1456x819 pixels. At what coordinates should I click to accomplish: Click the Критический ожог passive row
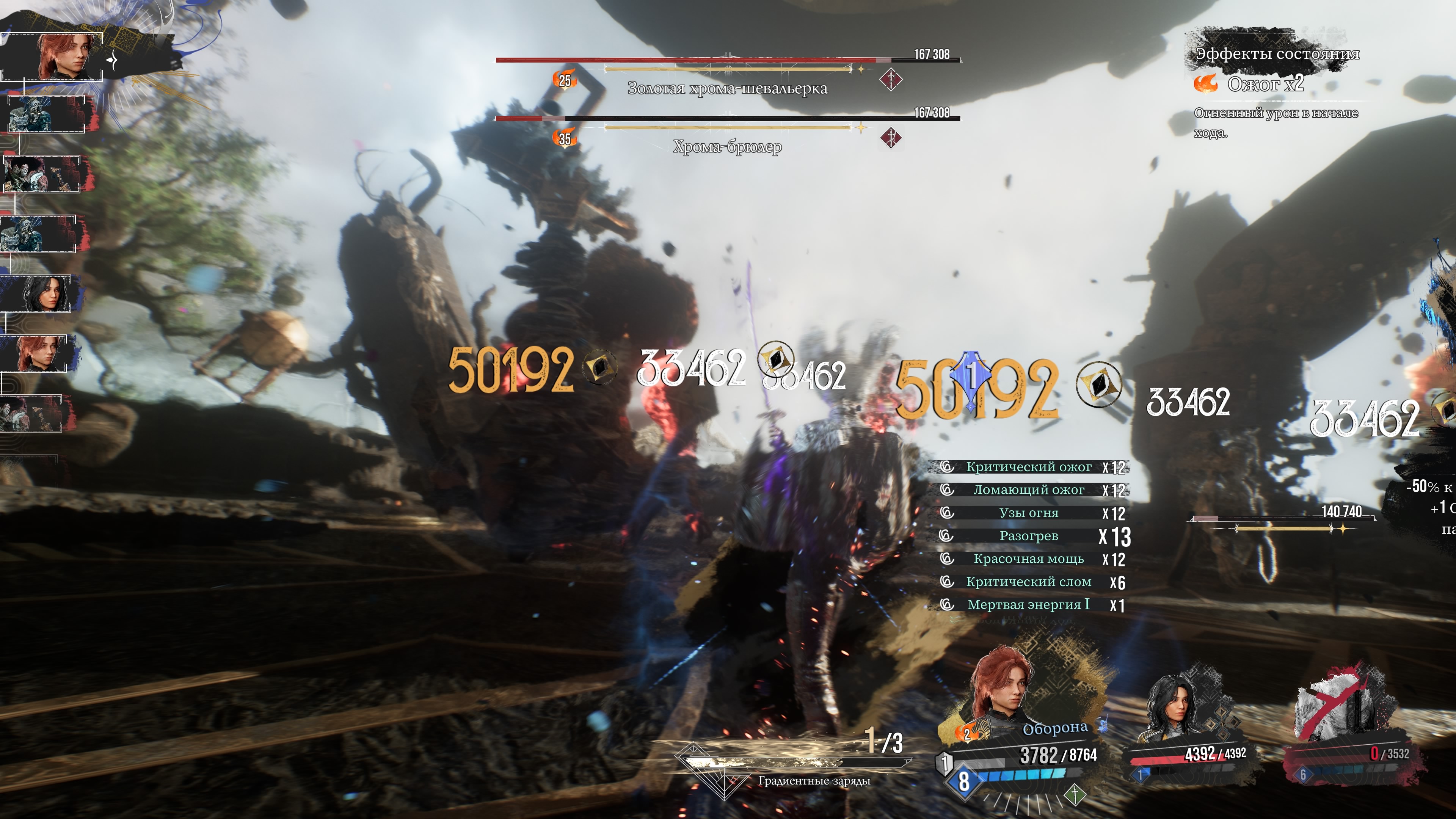coord(1028,467)
